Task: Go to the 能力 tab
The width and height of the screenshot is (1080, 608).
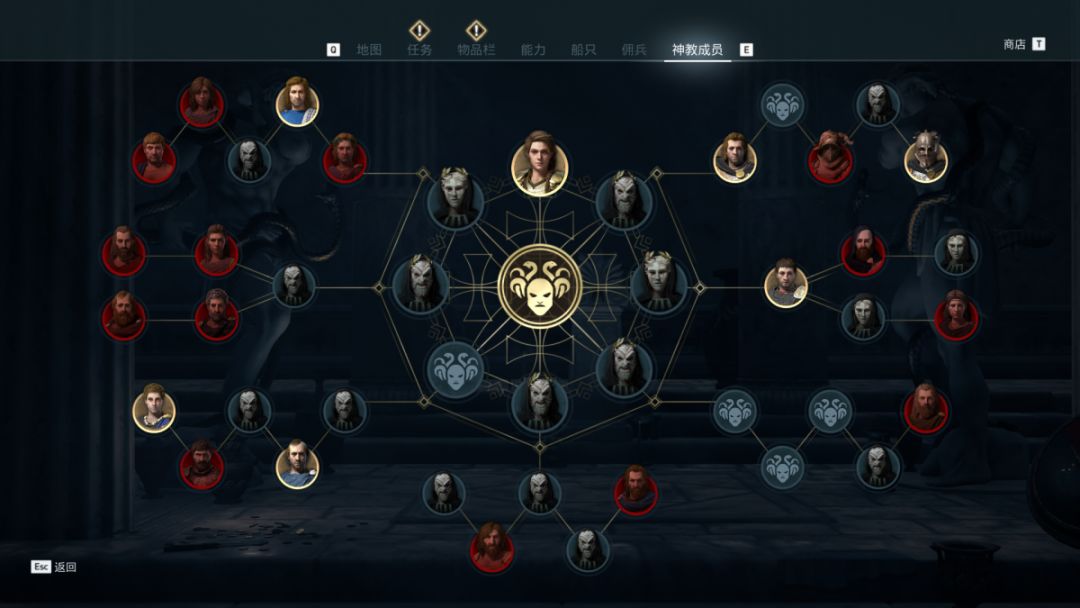Action: (533, 50)
